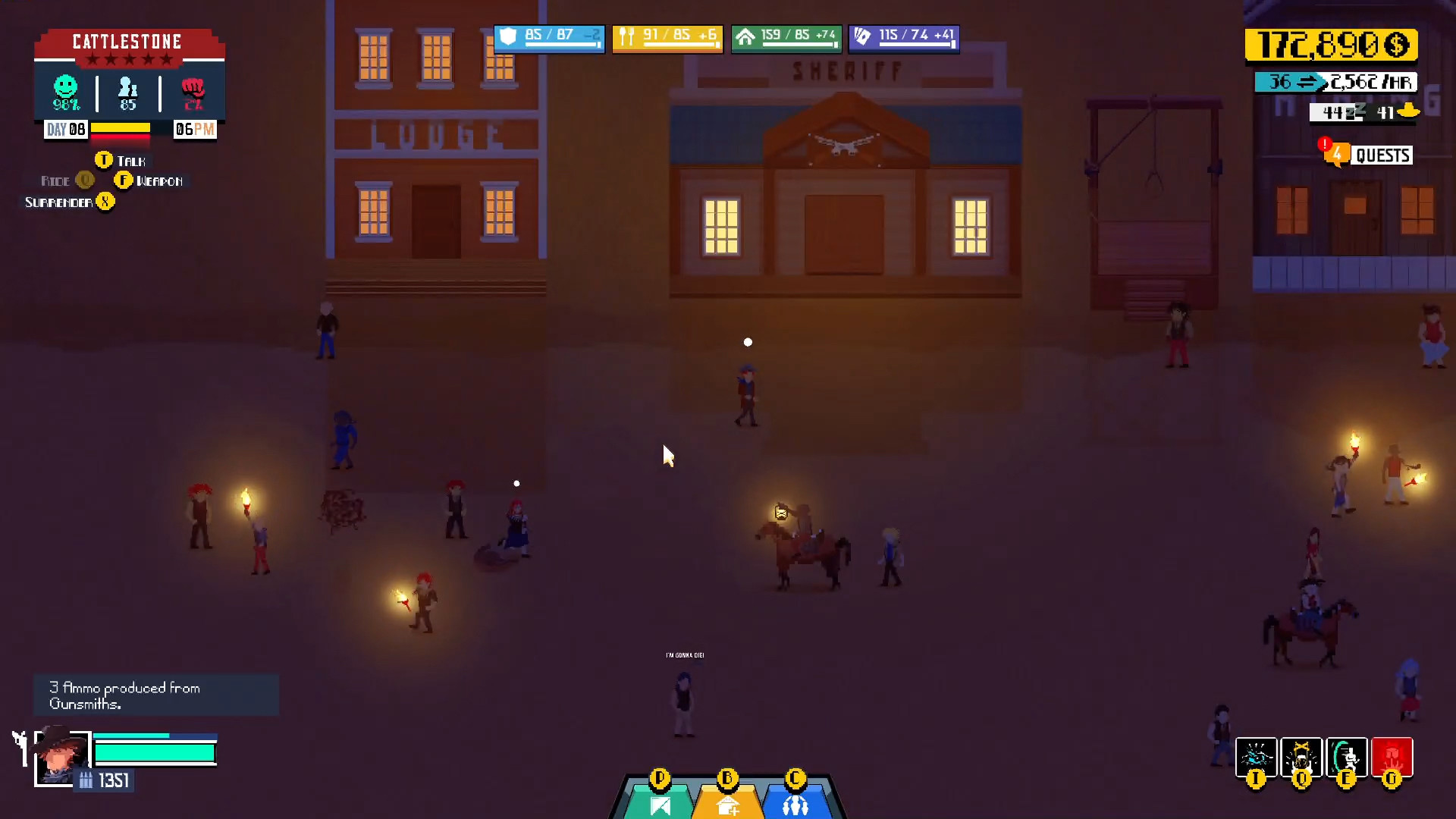Click the fork food resource icon
Image resolution: width=1456 pixels, height=819 pixels.
pyautogui.click(x=626, y=35)
